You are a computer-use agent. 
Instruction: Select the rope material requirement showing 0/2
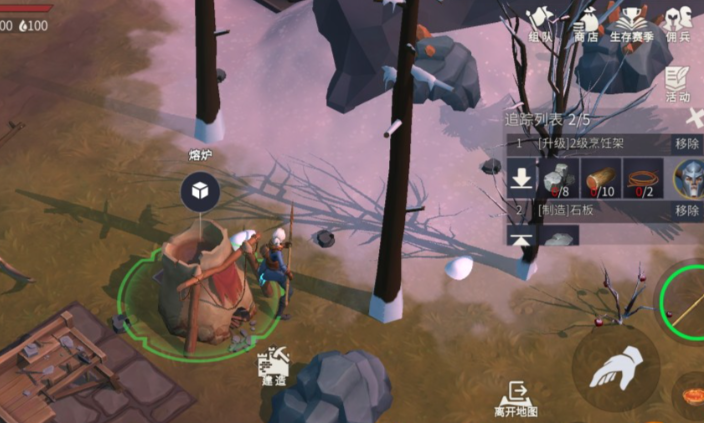pyautogui.click(x=643, y=179)
